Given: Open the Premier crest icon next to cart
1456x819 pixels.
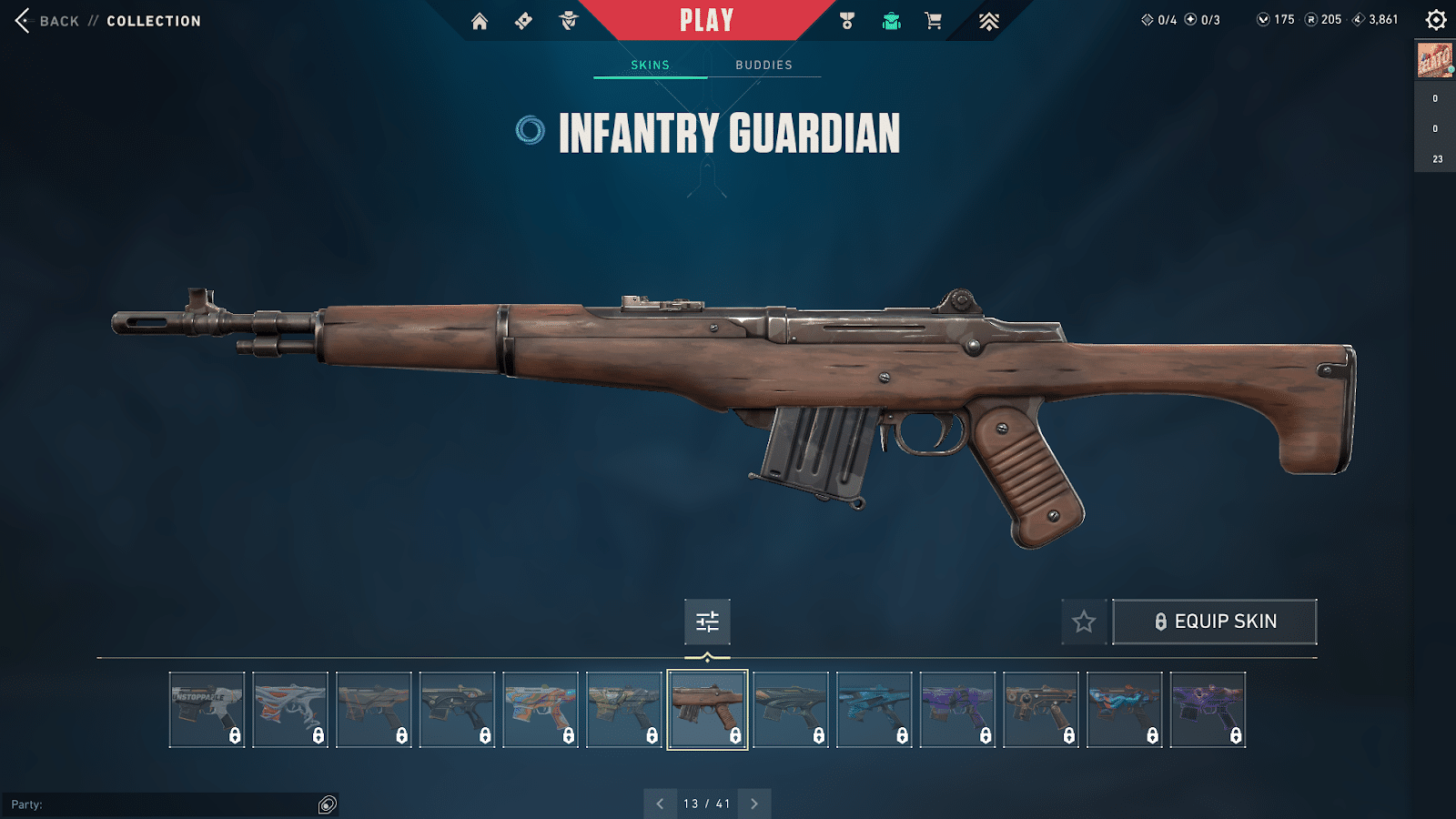Looking at the screenshot, I should point(988,20).
